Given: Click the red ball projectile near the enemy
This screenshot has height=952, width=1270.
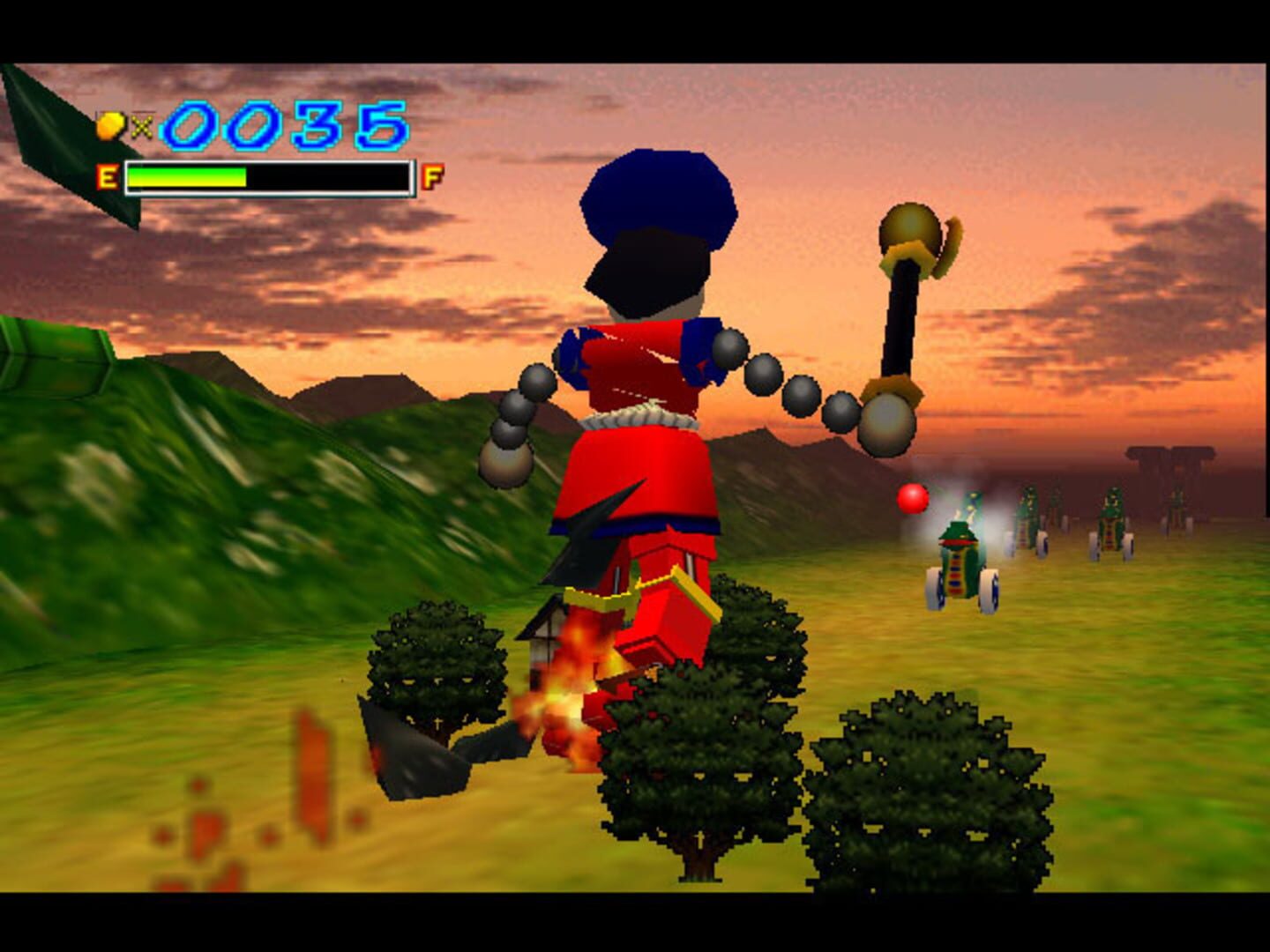Looking at the screenshot, I should coord(913,499).
